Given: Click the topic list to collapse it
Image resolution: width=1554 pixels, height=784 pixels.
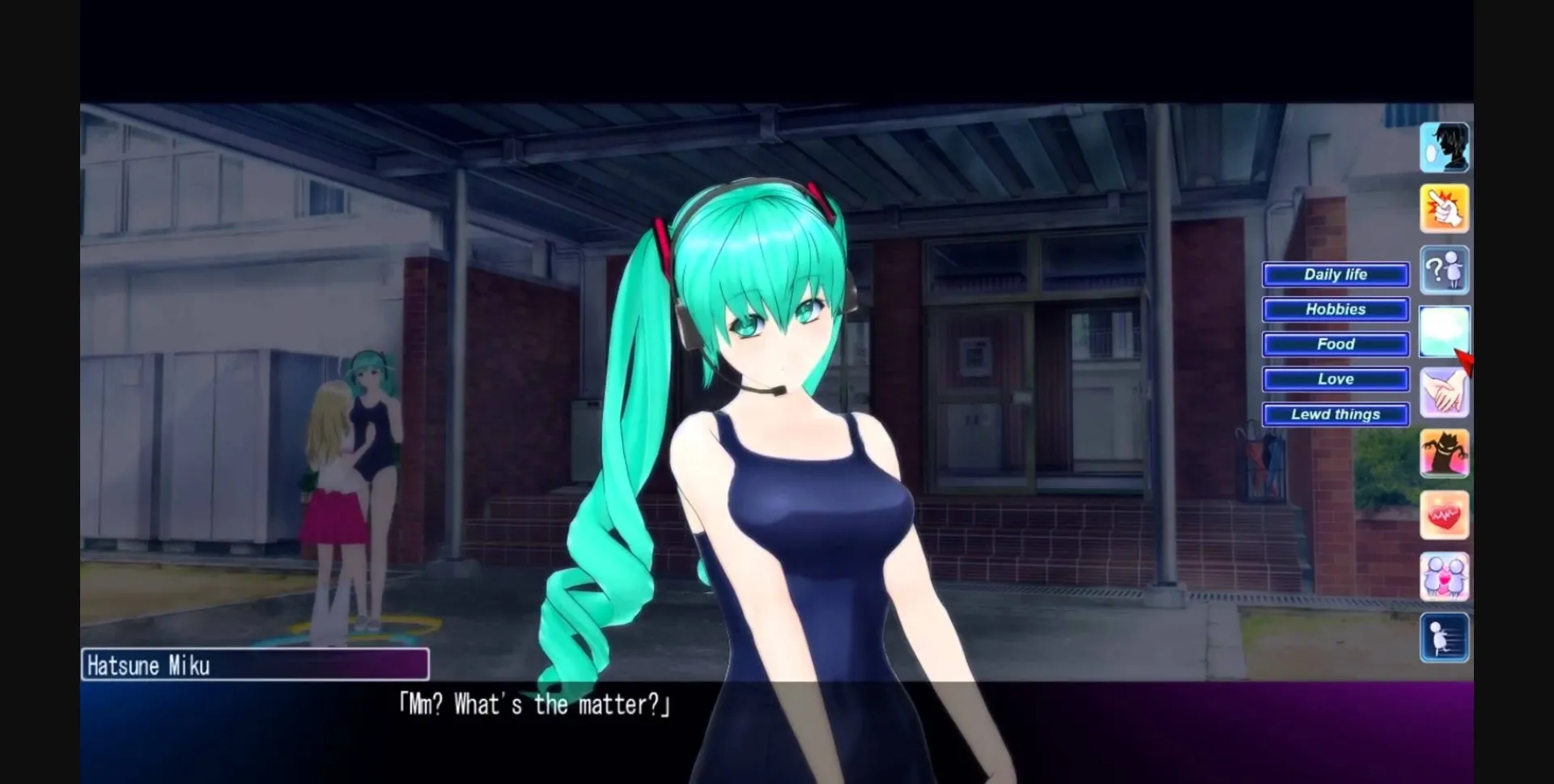Looking at the screenshot, I should 1335,344.
